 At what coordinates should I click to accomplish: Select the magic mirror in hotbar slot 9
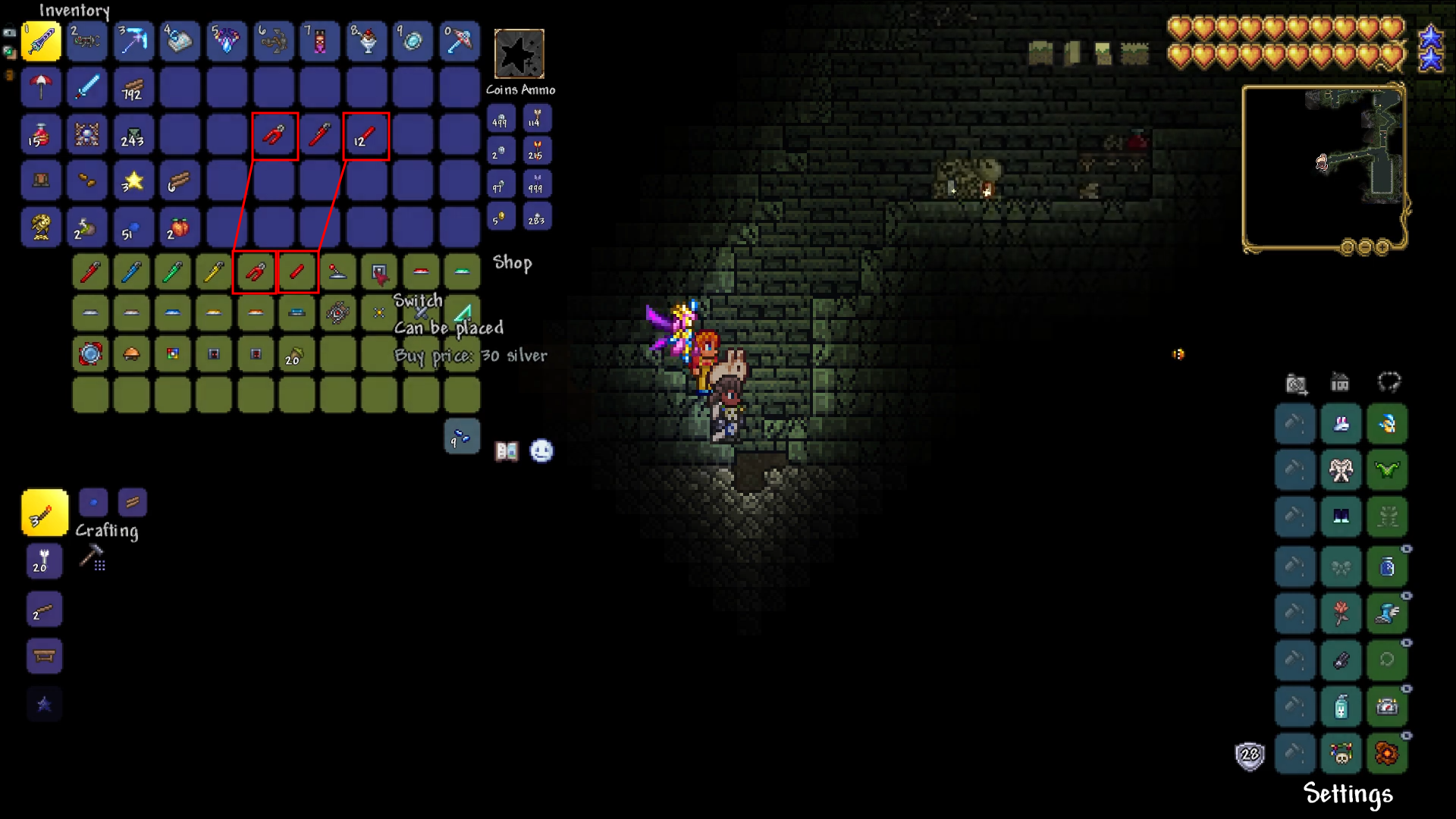coord(413,41)
